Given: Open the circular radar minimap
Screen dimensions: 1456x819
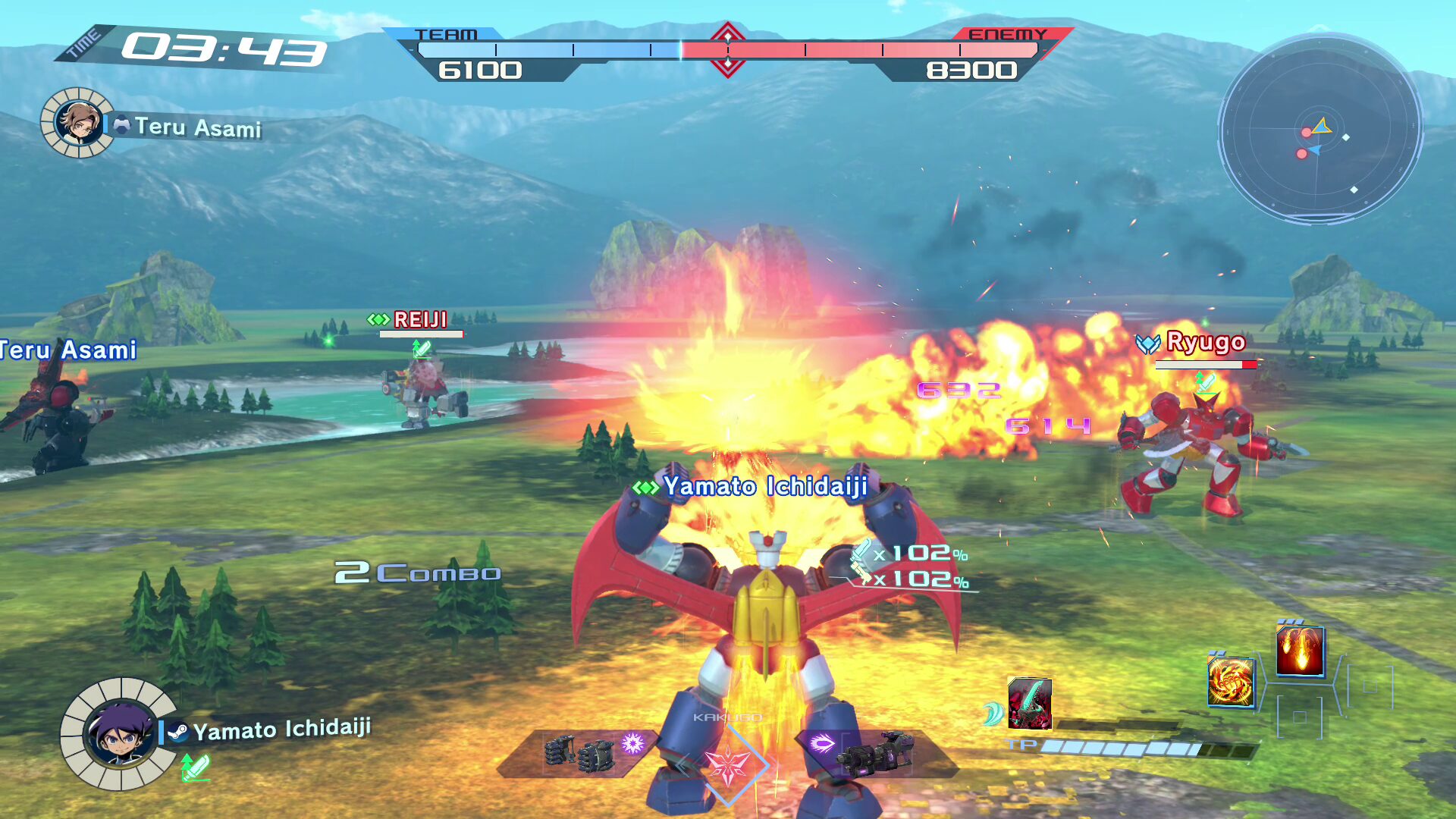Looking at the screenshot, I should click(1319, 129).
